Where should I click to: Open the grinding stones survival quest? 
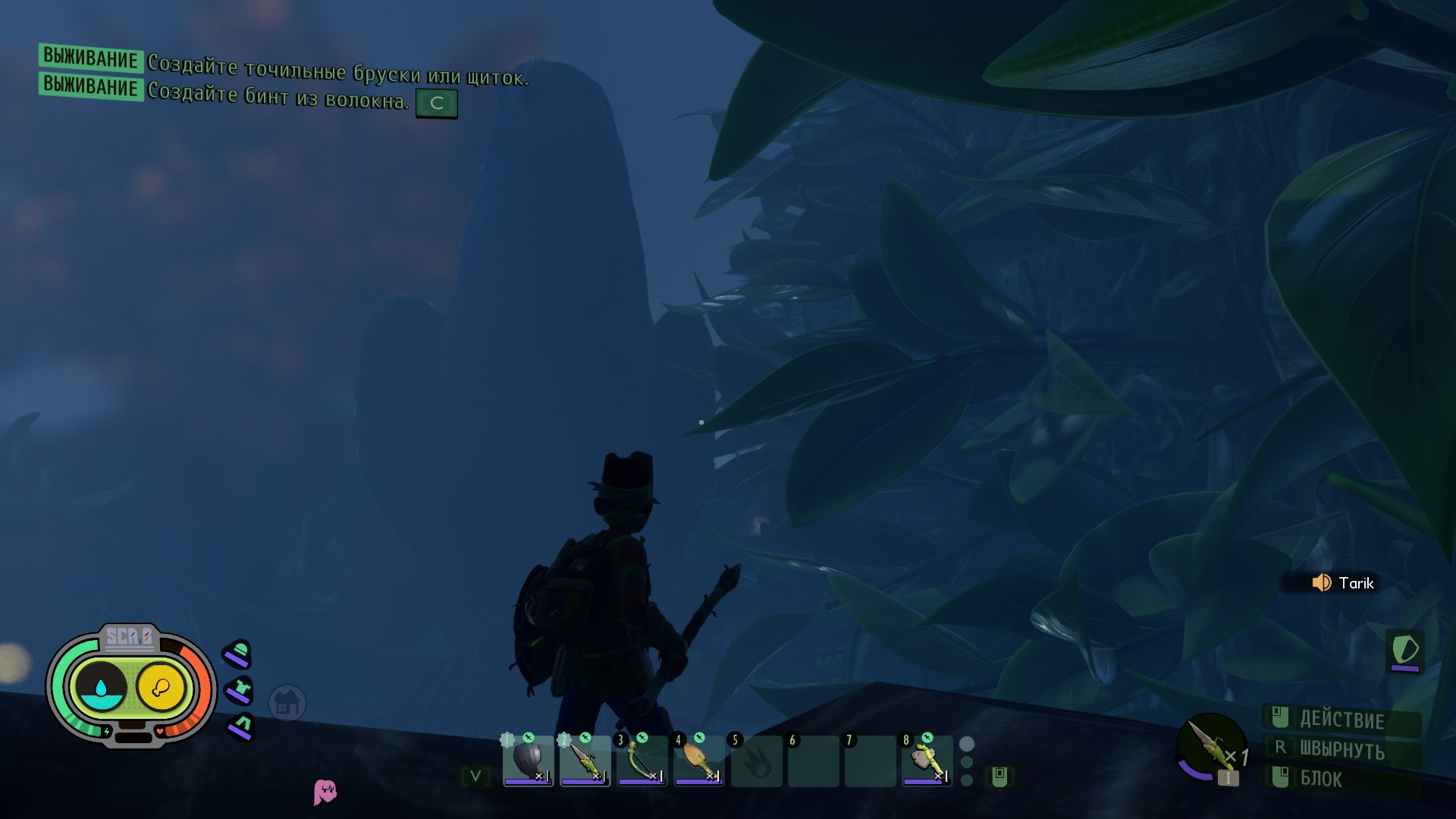coord(337,71)
